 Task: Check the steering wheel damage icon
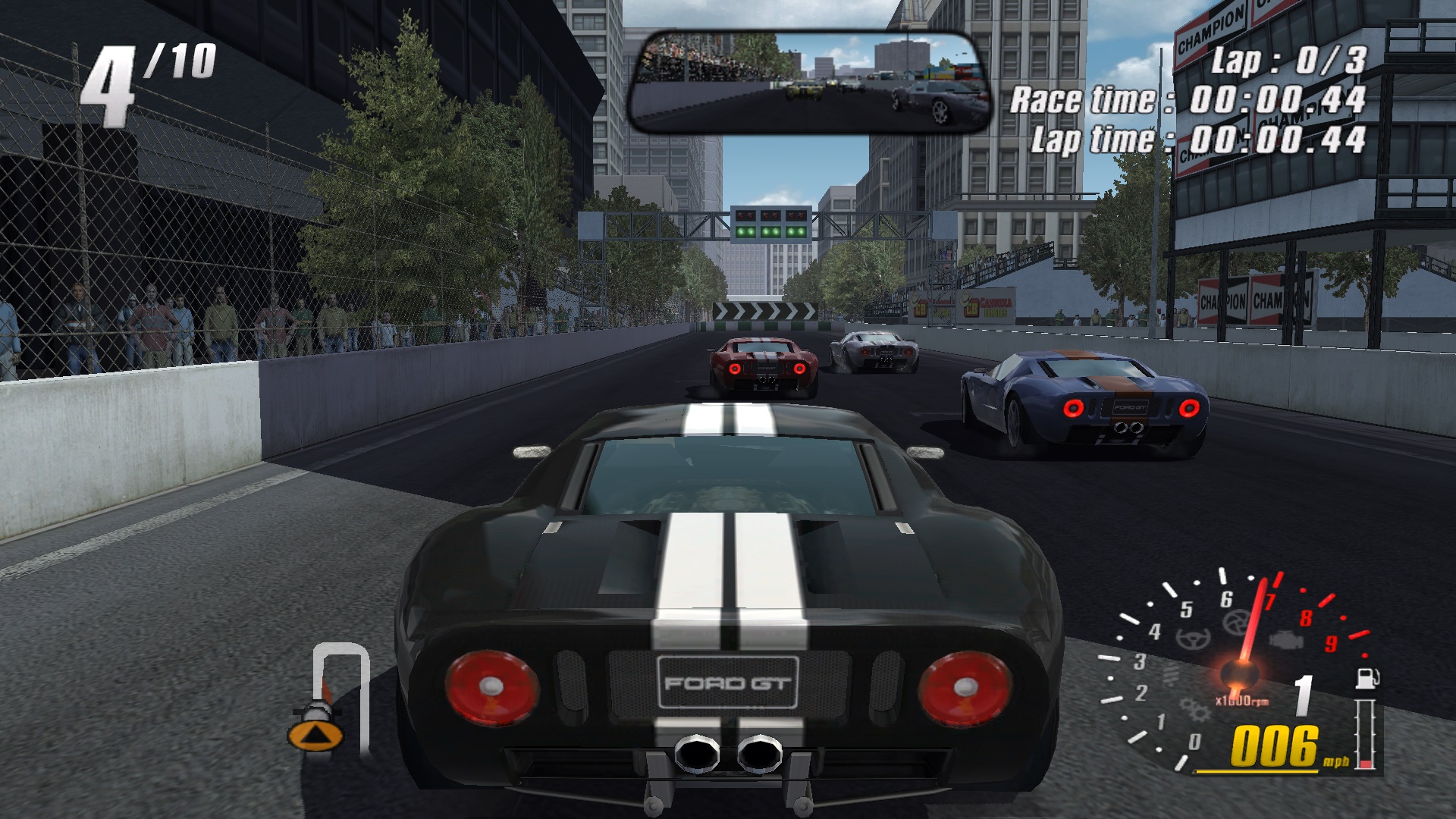(1194, 639)
